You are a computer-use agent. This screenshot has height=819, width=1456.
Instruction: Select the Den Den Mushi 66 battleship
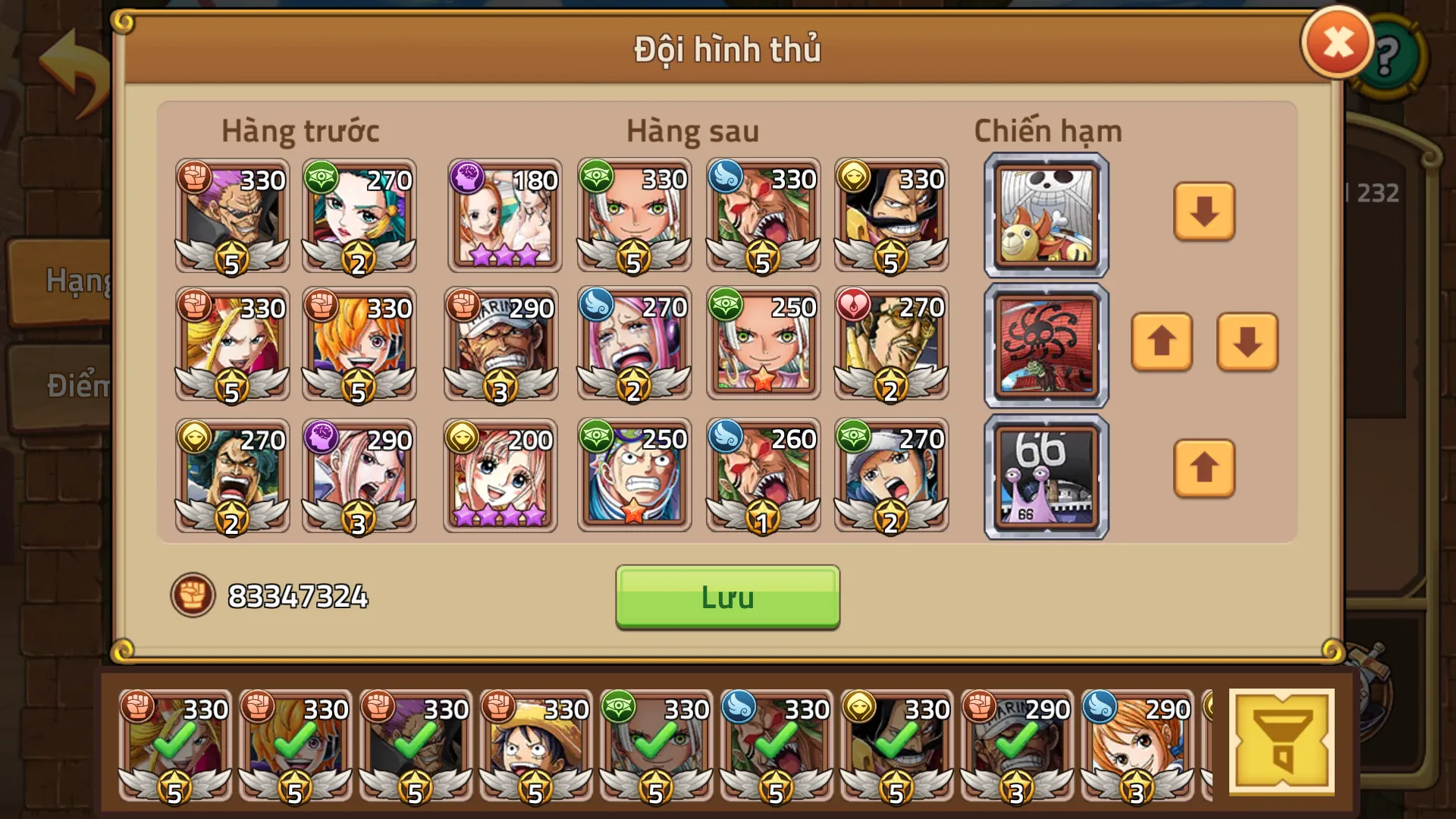(x=1045, y=475)
